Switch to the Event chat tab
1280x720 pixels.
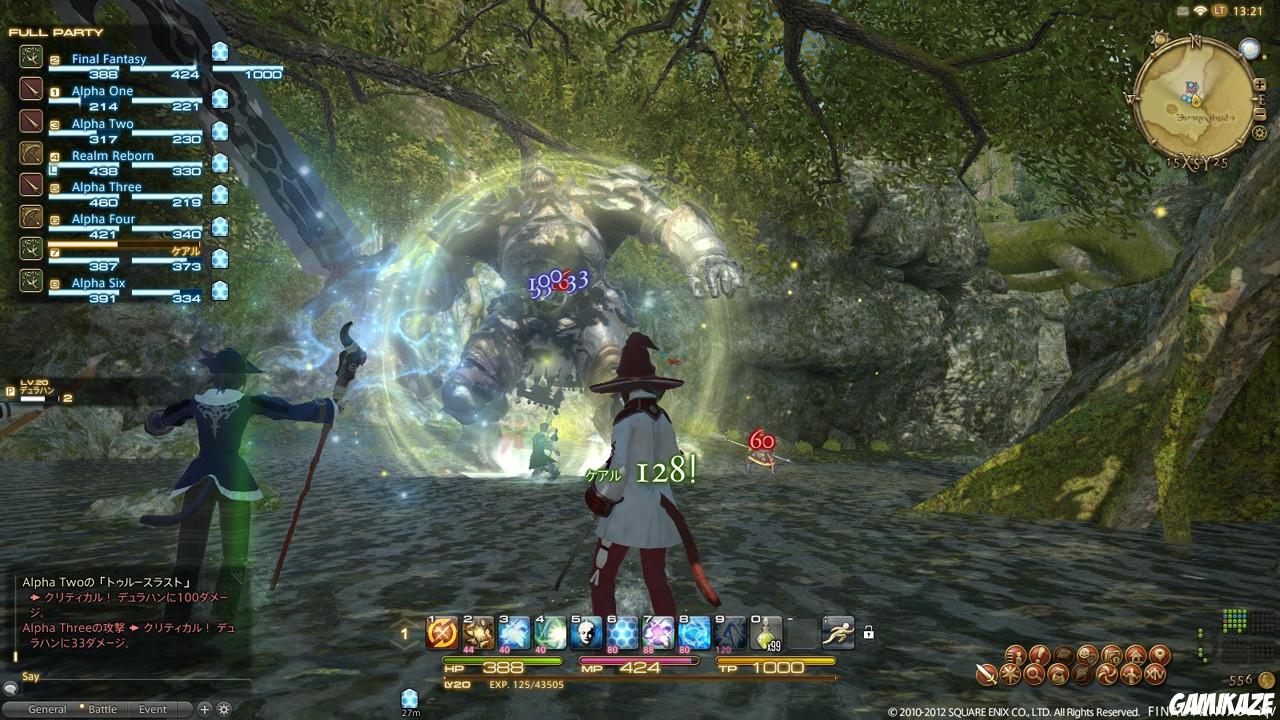[152, 707]
